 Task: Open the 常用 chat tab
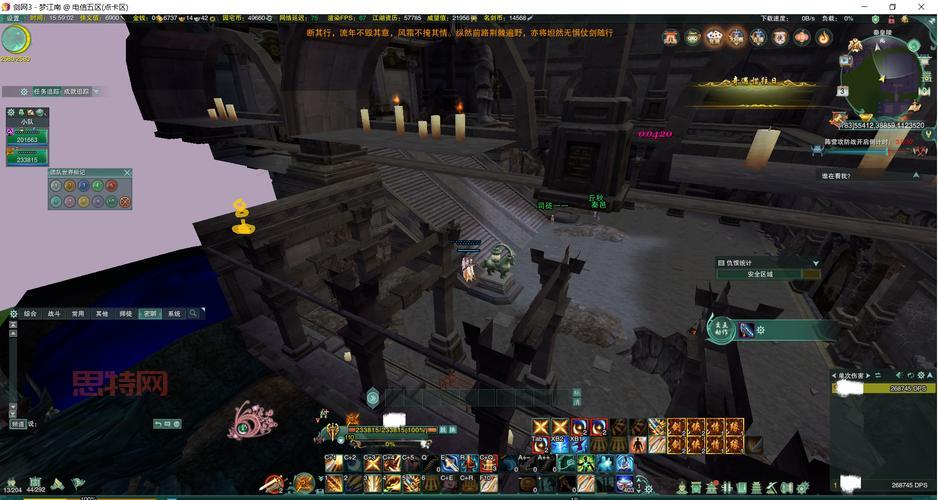pos(78,314)
